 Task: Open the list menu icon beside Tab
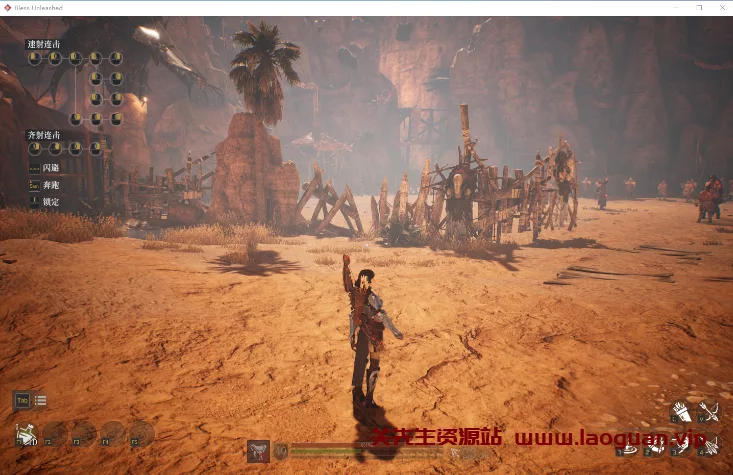click(x=41, y=401)
